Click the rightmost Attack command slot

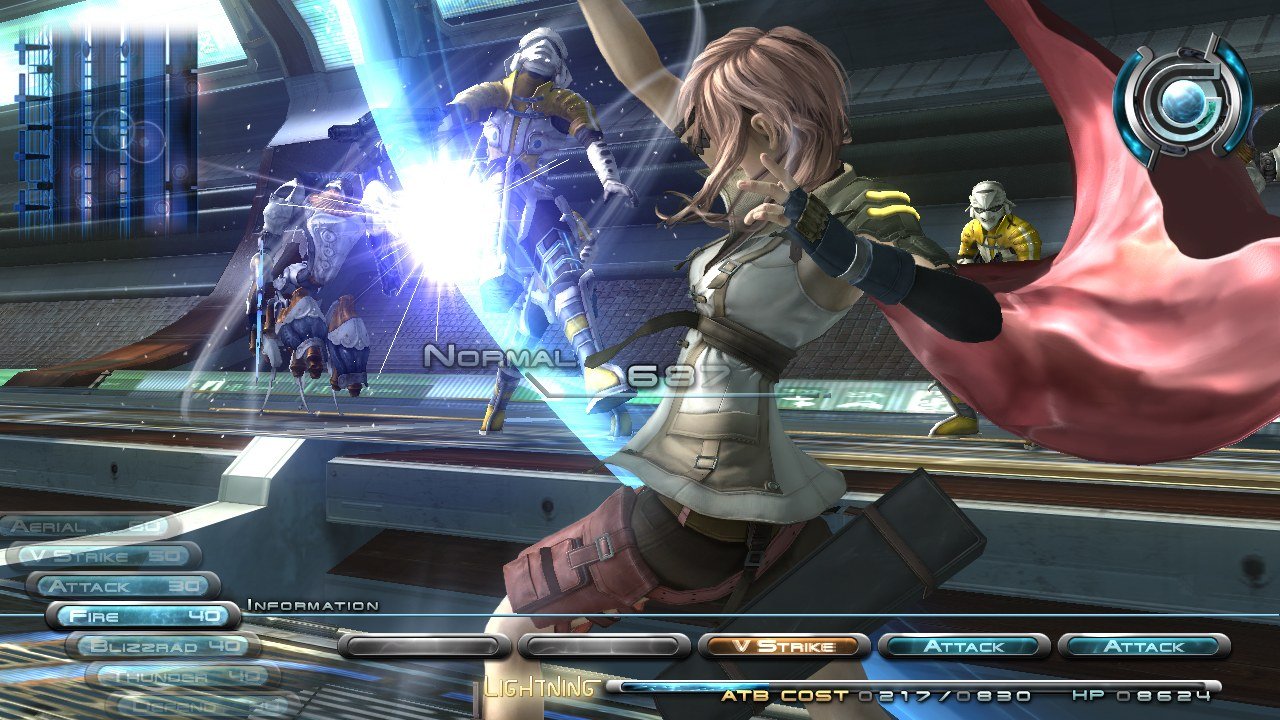pos(1145,647)
